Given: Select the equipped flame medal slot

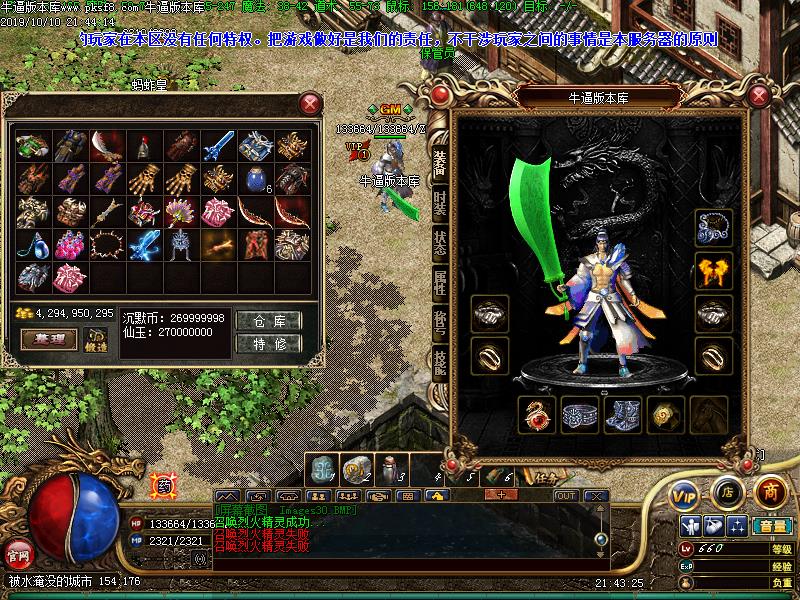Looking at the screenshot, I should point(714,269).
